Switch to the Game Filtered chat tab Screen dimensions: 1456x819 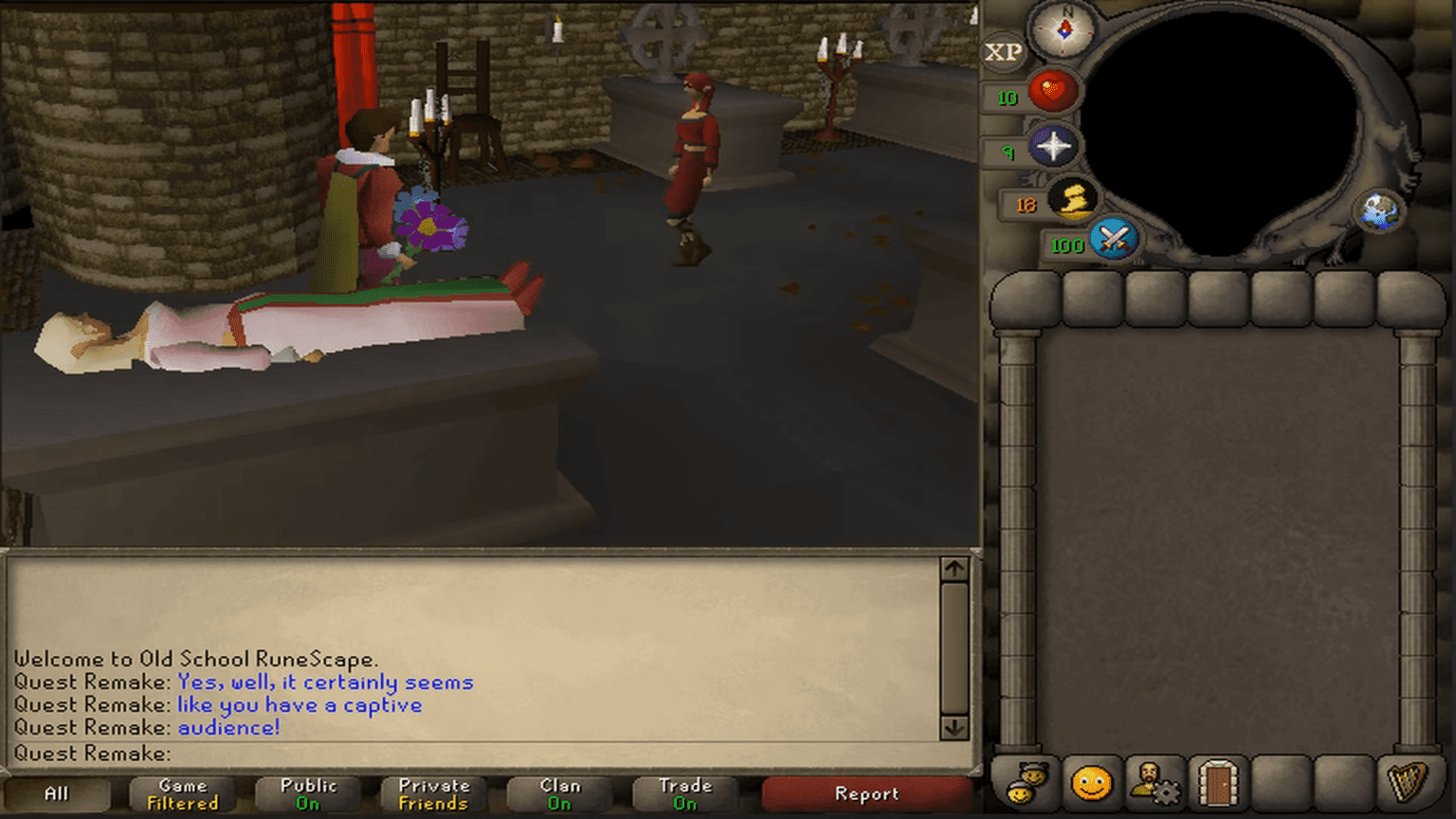click(x=182, y=792)
